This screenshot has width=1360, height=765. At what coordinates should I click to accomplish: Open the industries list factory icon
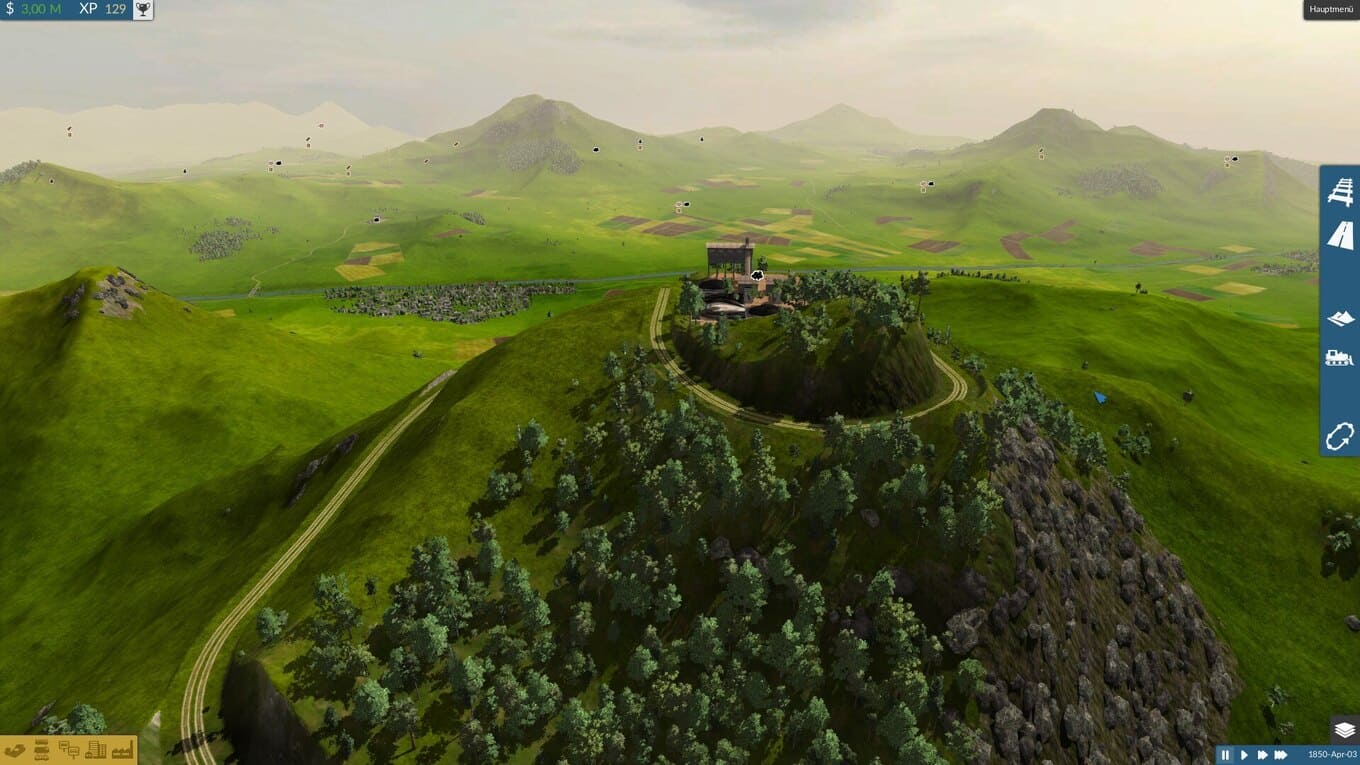(123, 749)
